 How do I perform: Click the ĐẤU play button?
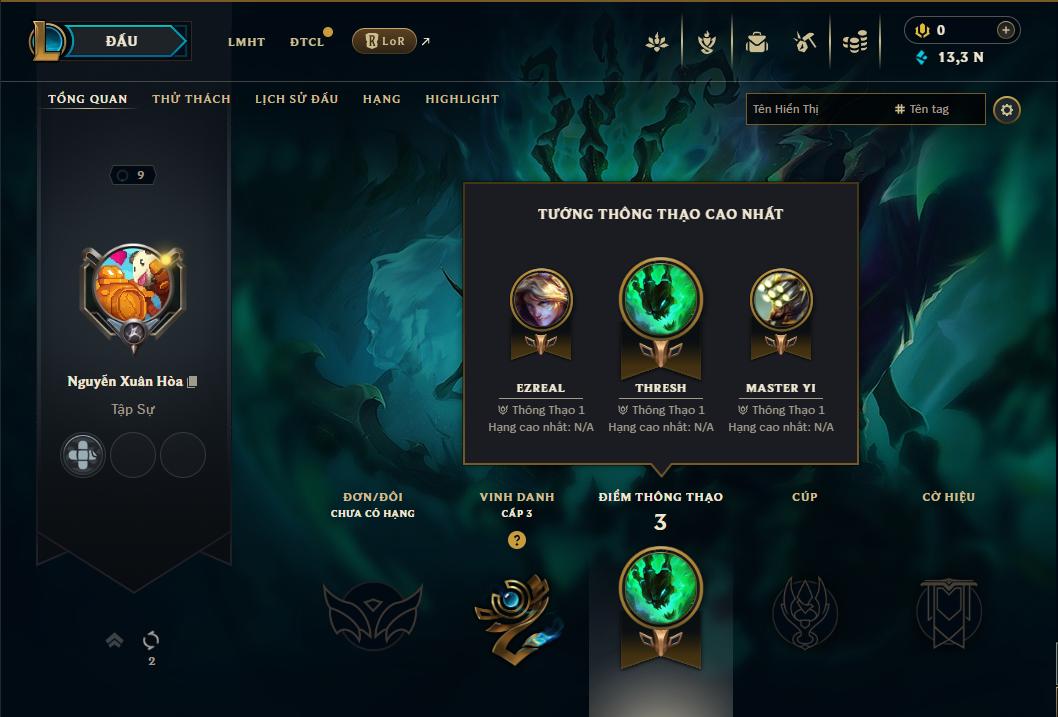[x=121, y=41]
